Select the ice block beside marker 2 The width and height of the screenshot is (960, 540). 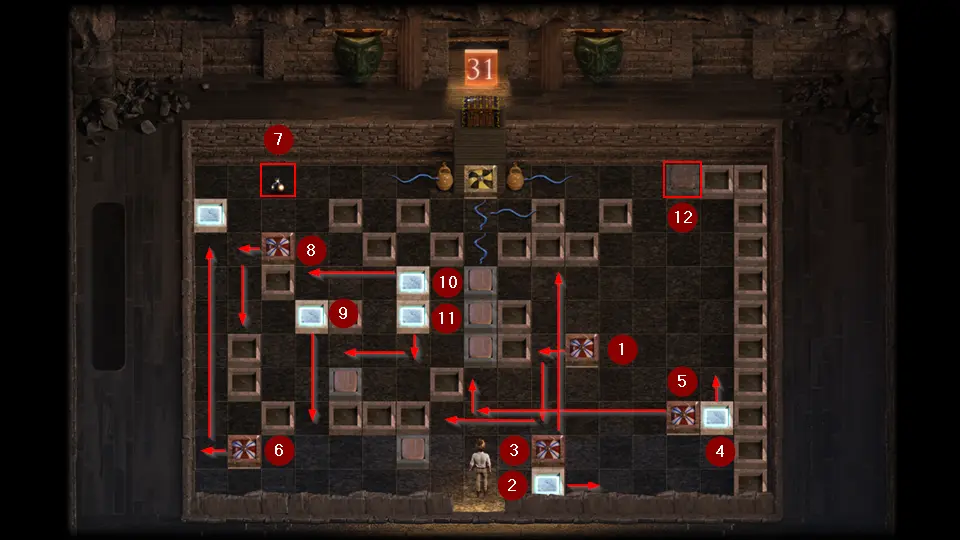(547, 485)
